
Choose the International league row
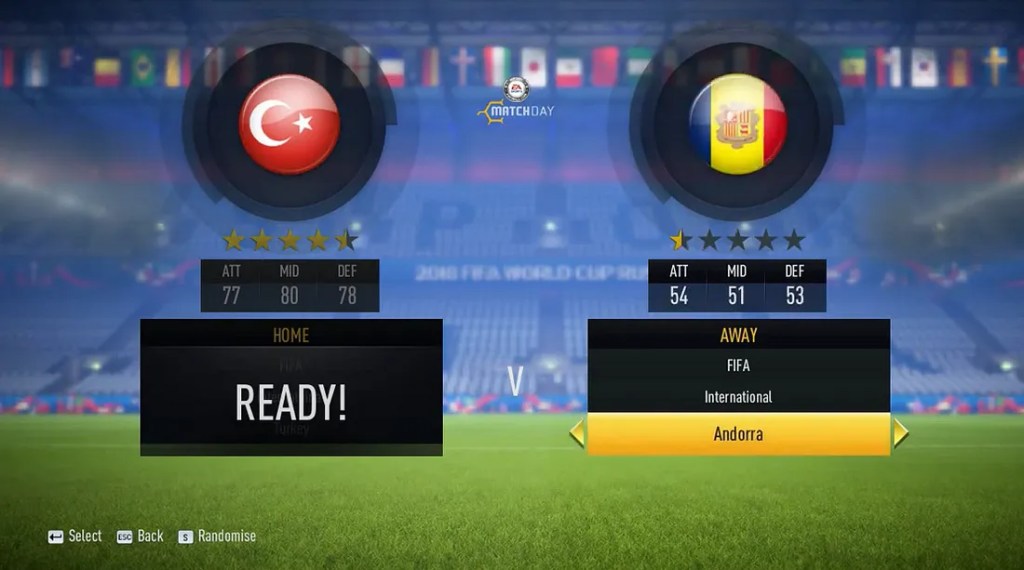pos(738,397)
